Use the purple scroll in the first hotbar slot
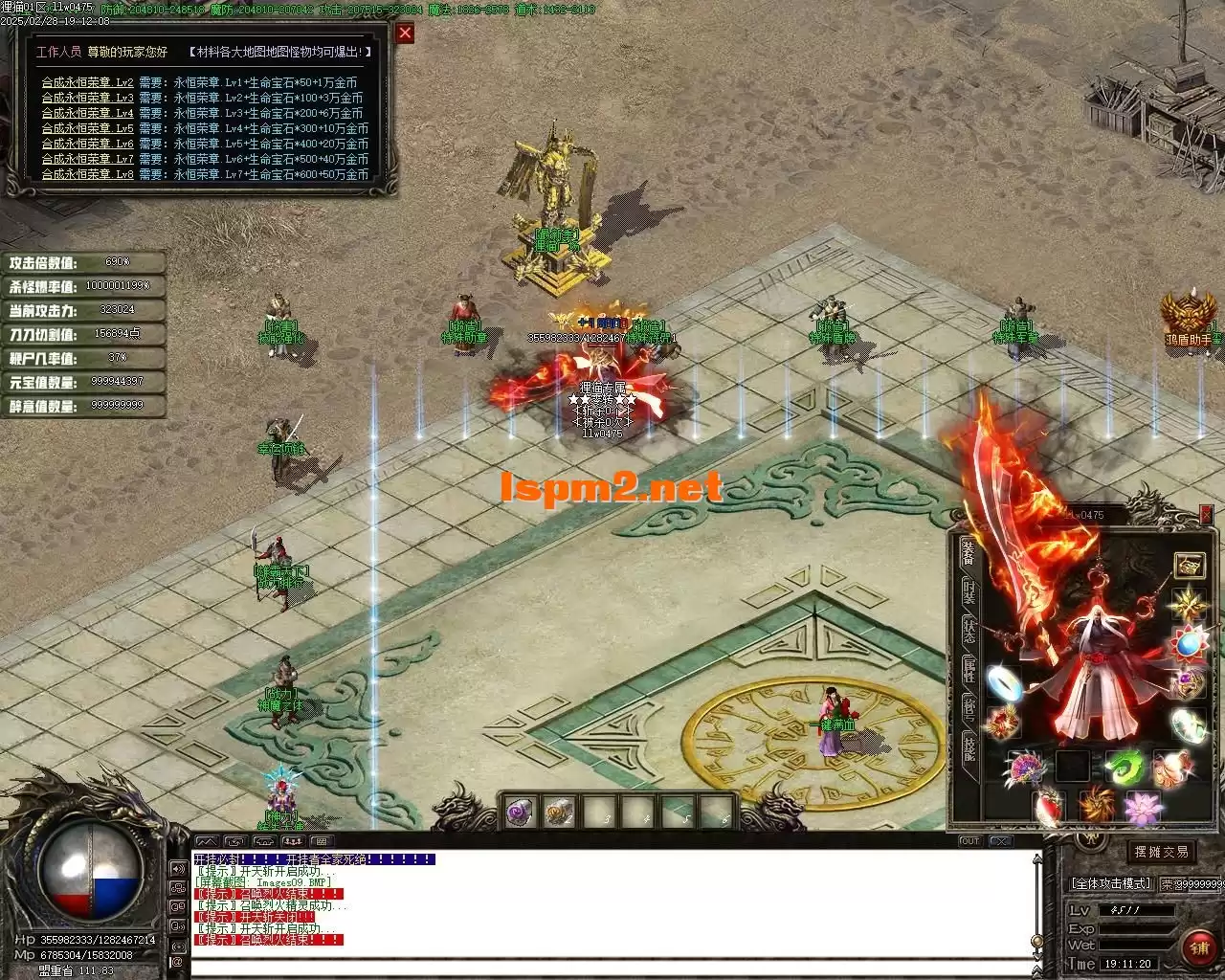1225x980 pixels. click(x=520, y=813)
